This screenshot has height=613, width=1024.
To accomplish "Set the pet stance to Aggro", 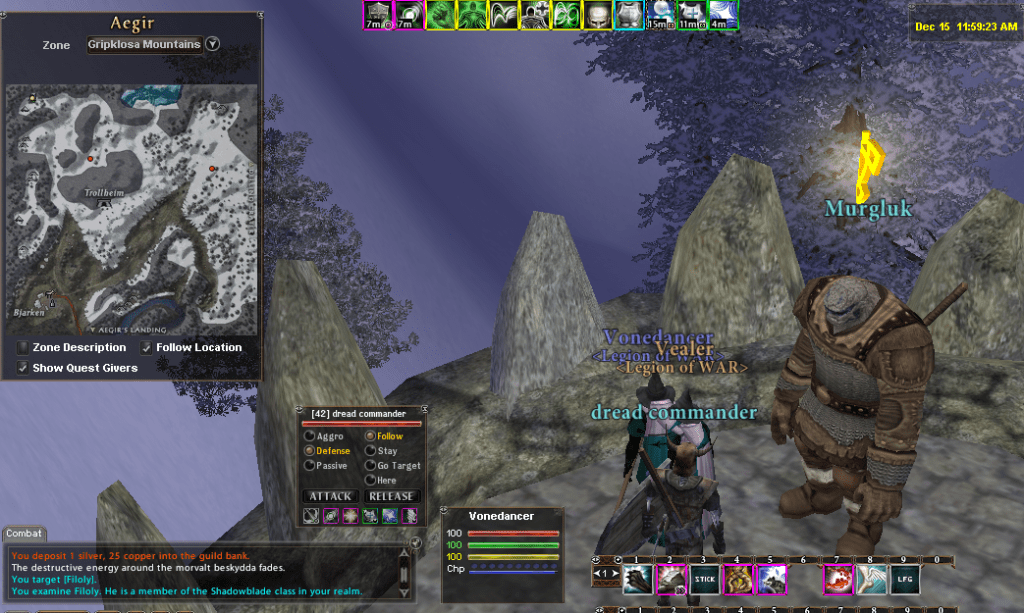I will click(x=310, y=436).
